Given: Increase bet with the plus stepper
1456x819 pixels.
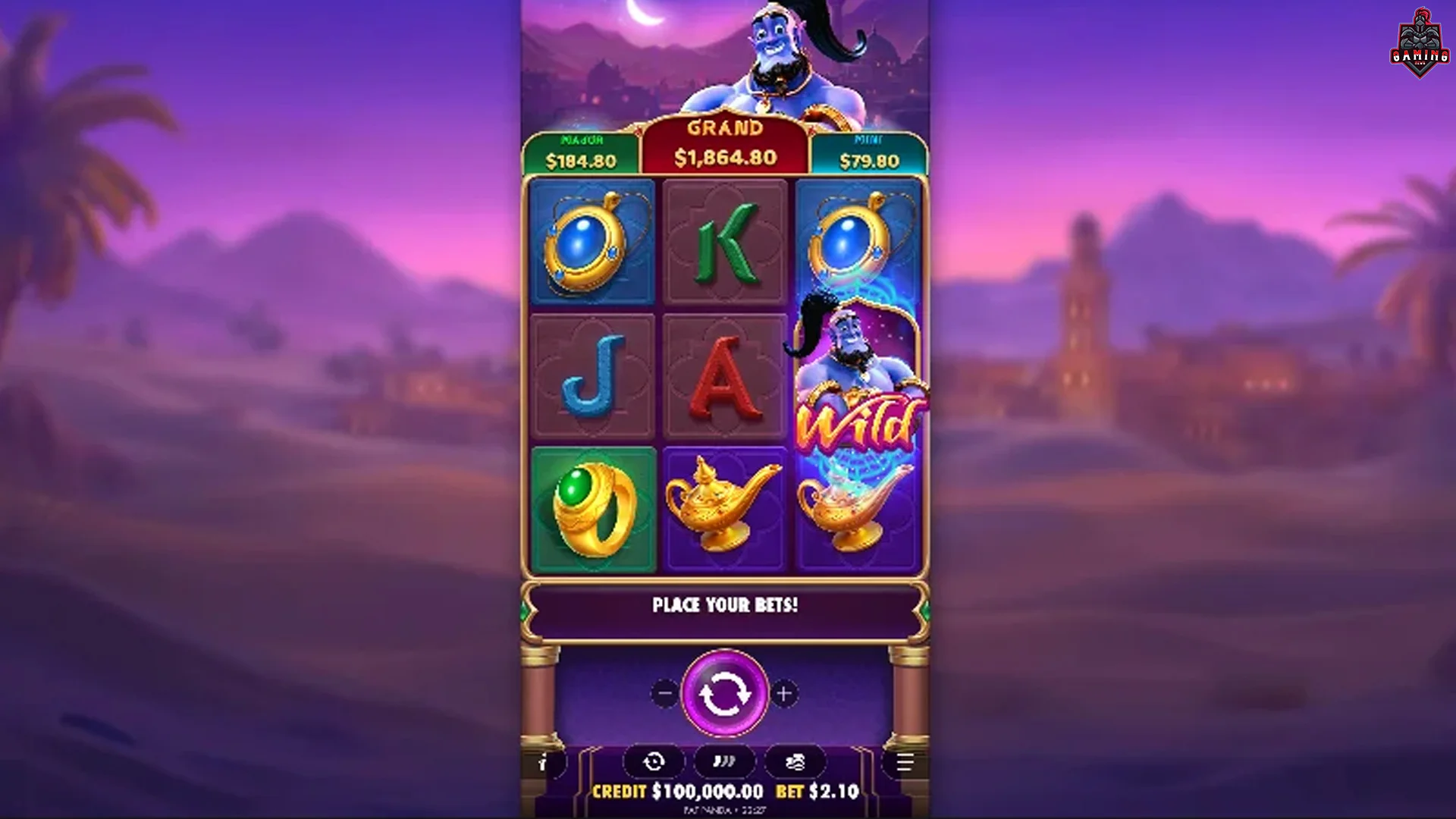Looking at the screenshot, I should [x=786, y=692].
